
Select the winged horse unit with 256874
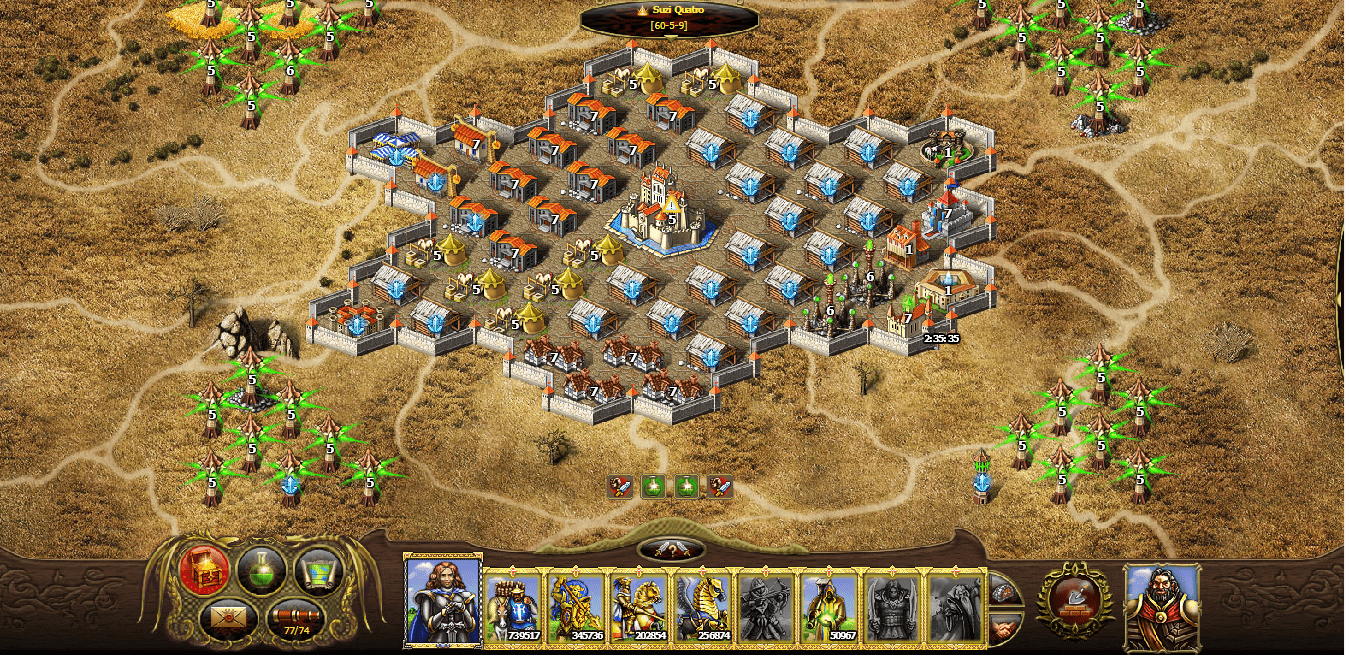point(702,607)
